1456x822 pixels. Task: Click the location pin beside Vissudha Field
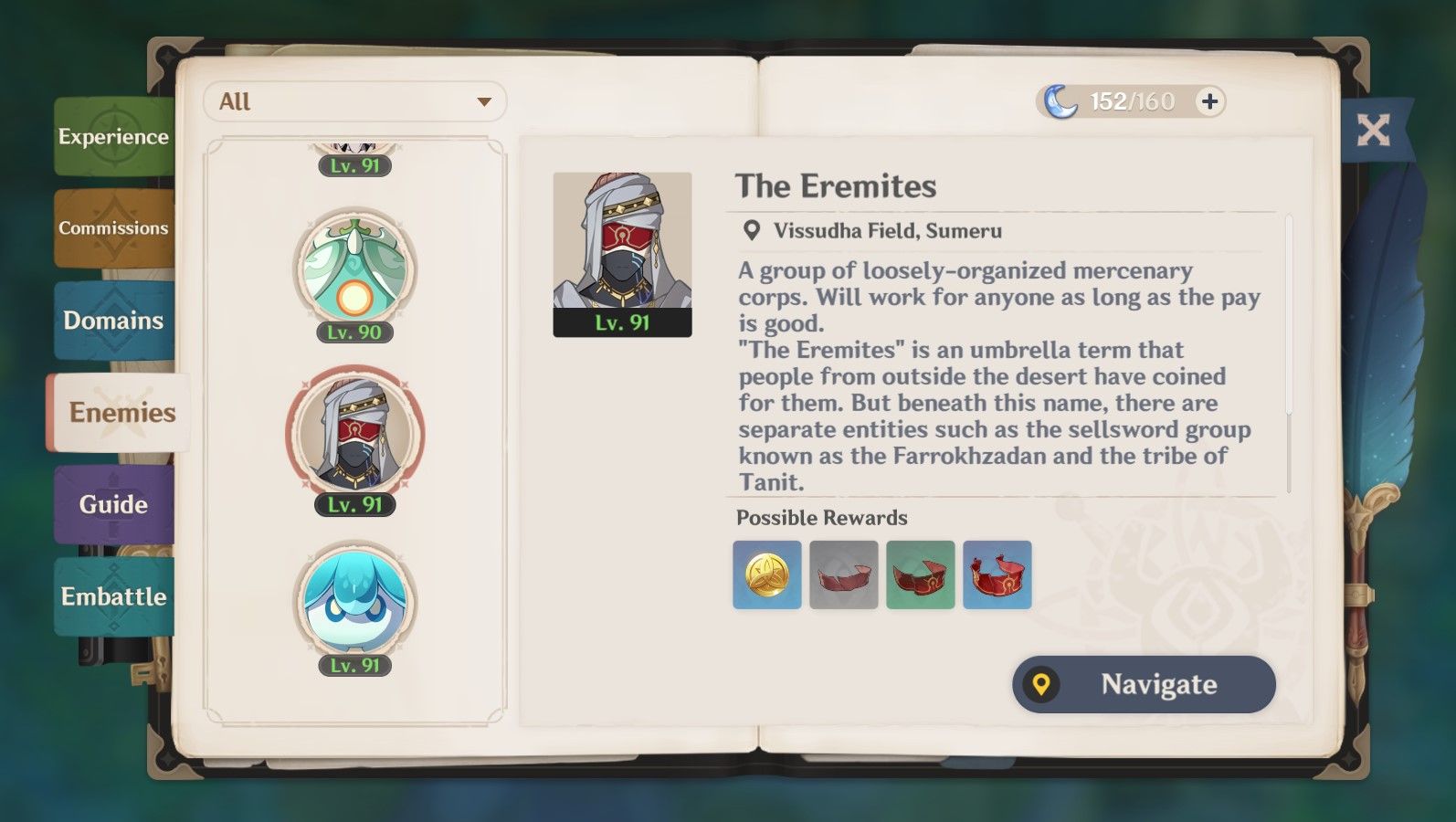(751, 231)
